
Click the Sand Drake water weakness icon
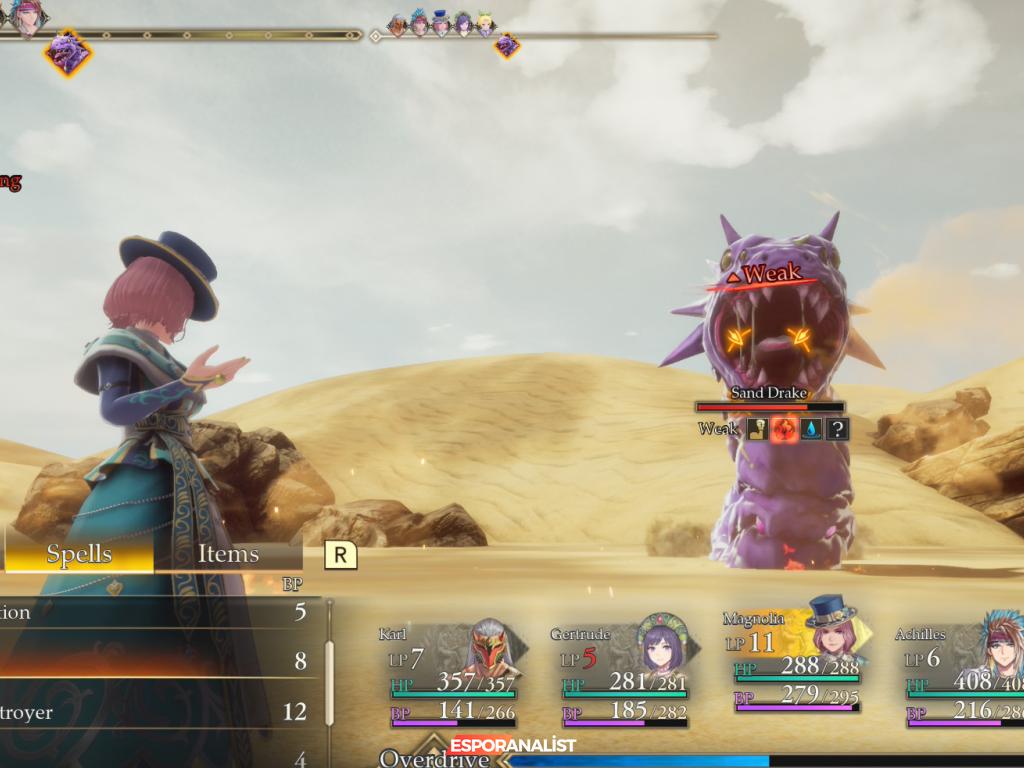click(811, 429)
